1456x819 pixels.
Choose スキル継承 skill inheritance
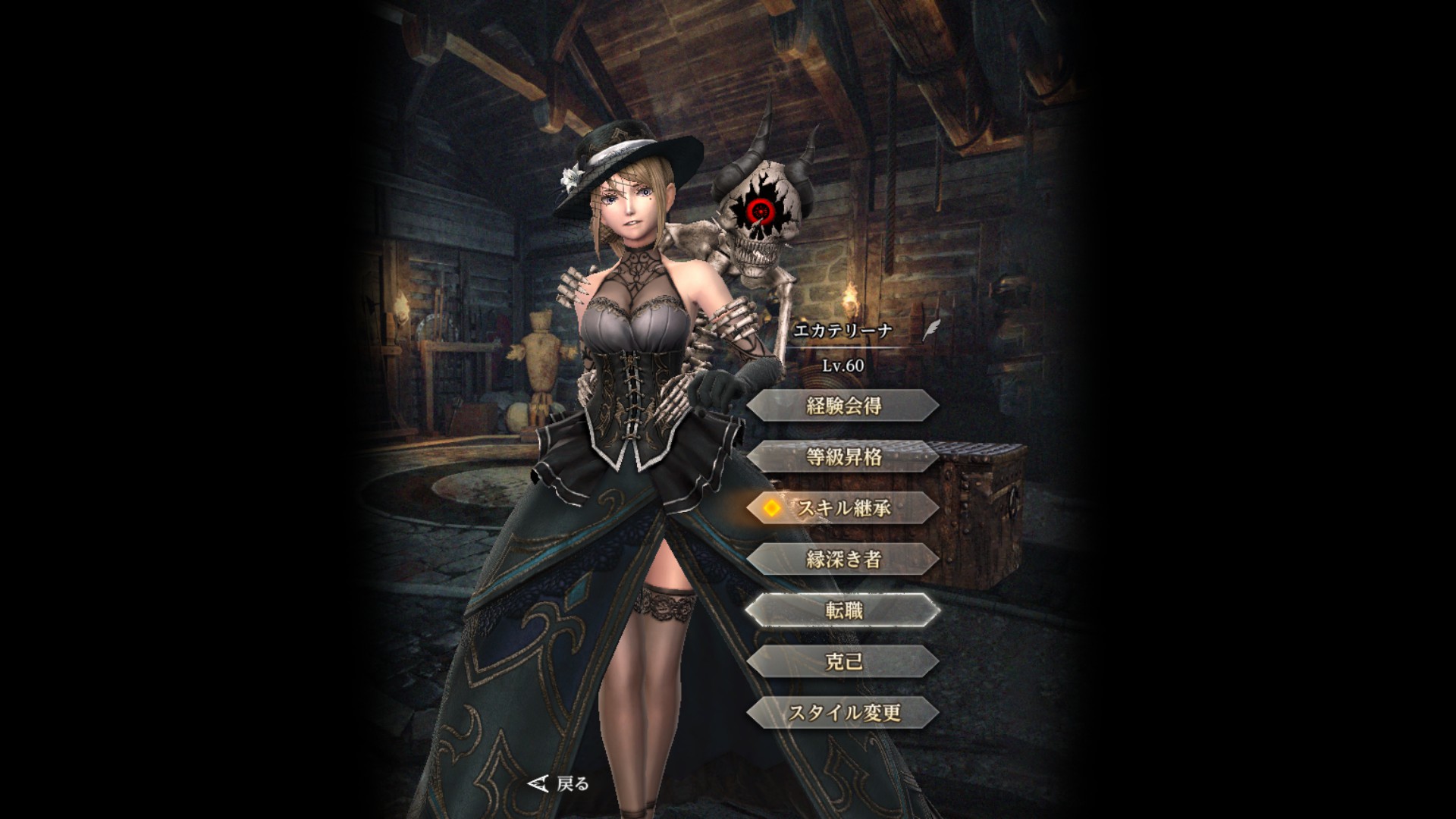tap(843, 508)
